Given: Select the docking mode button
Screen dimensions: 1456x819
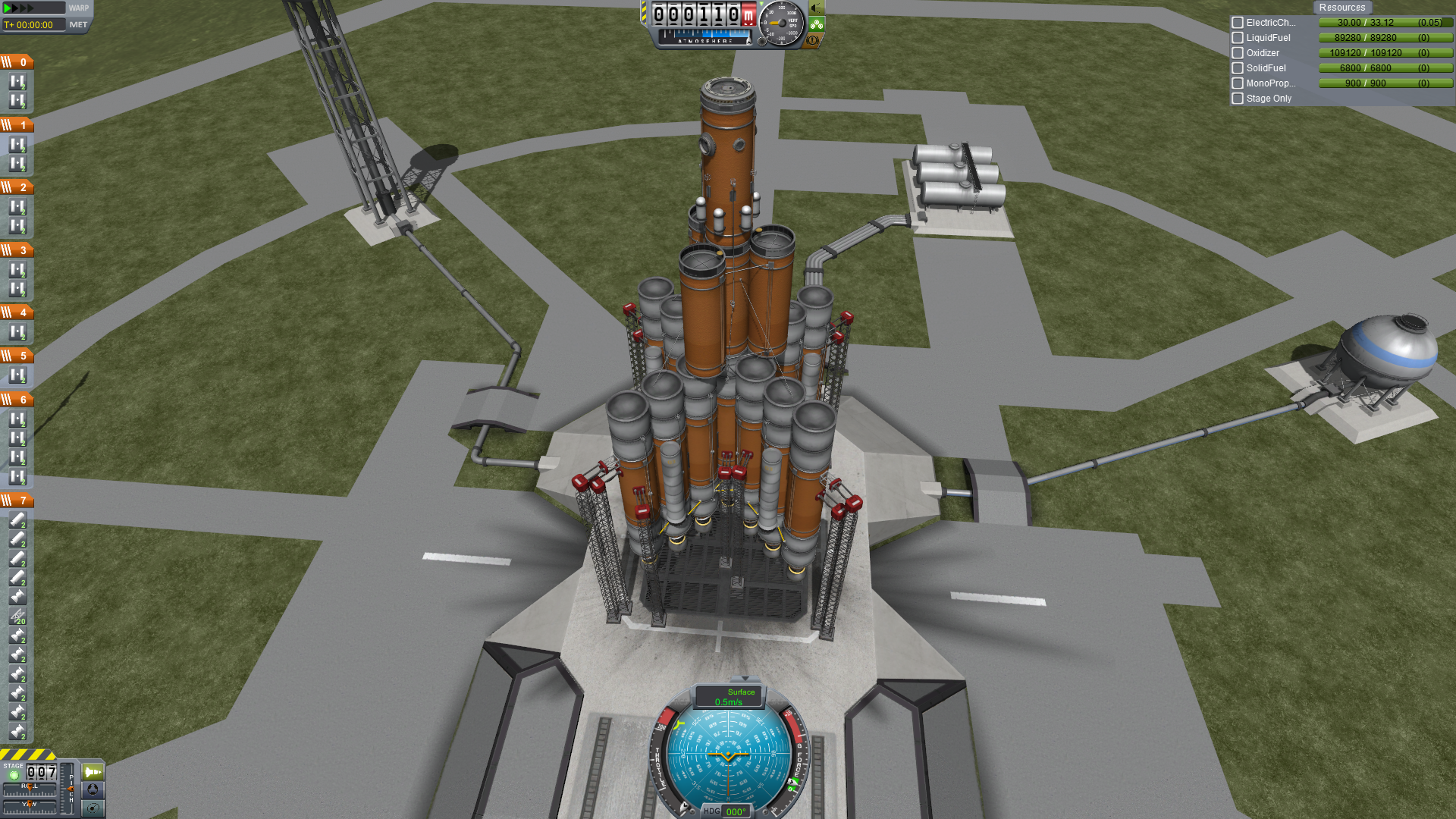Looking at the screenshot, I should coord(93,790).
